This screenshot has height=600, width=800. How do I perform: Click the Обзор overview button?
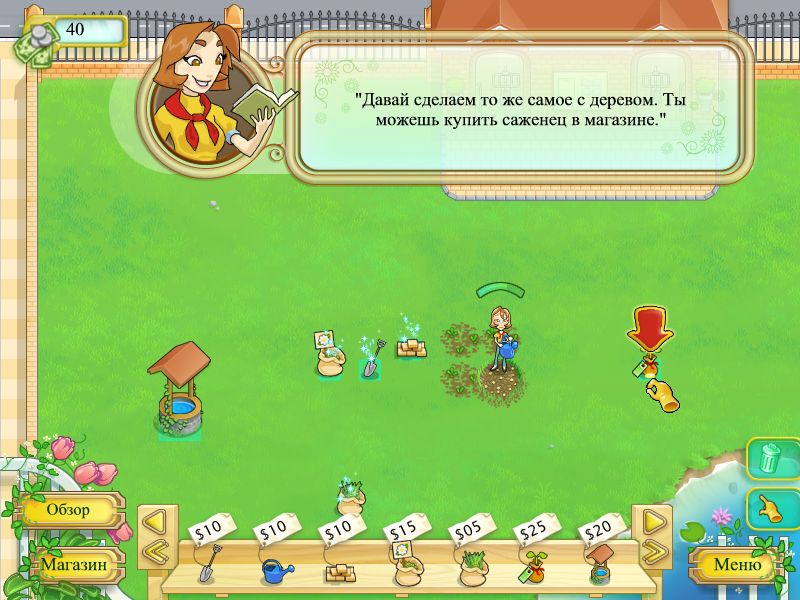(70, 510)
